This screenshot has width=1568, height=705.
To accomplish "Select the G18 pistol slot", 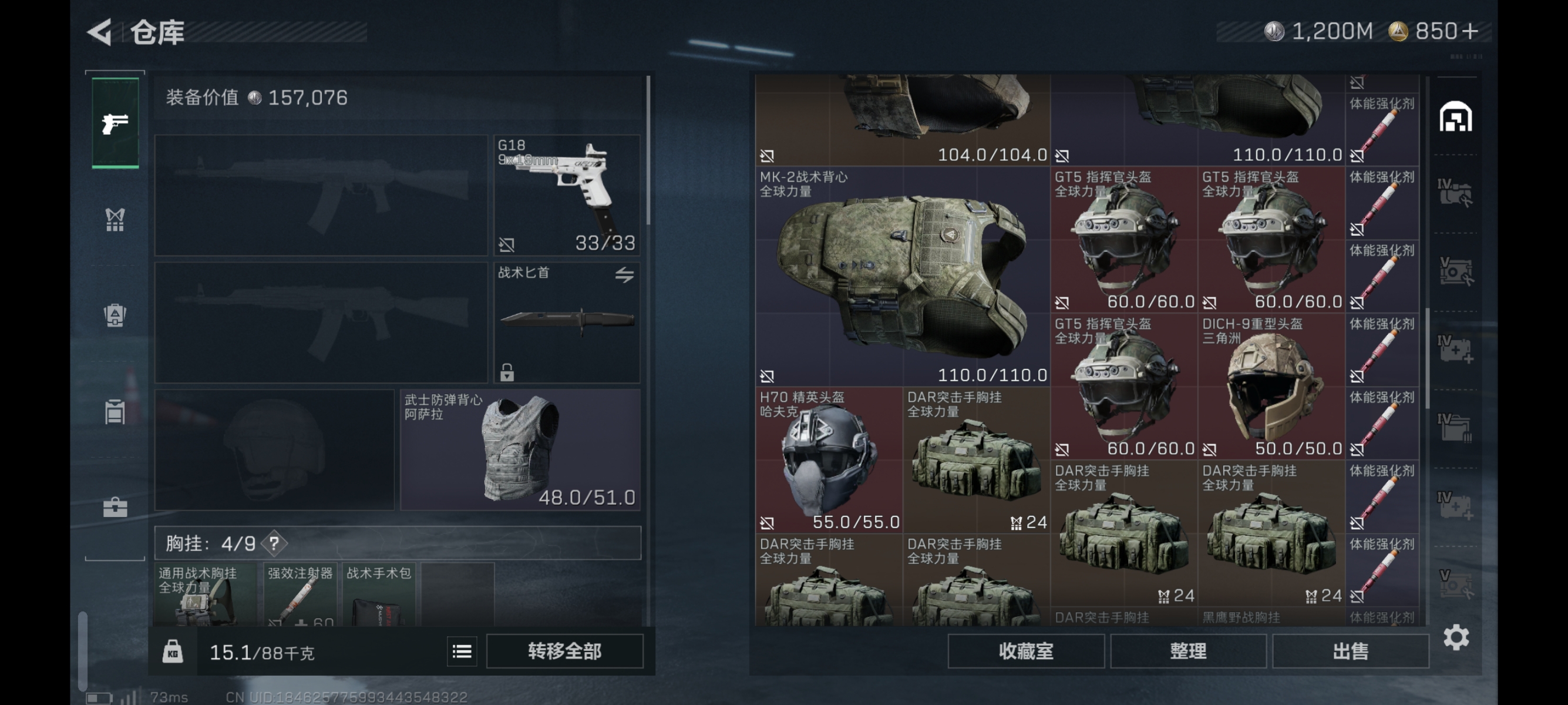I will pyautogui.click(x=566, y=195).
